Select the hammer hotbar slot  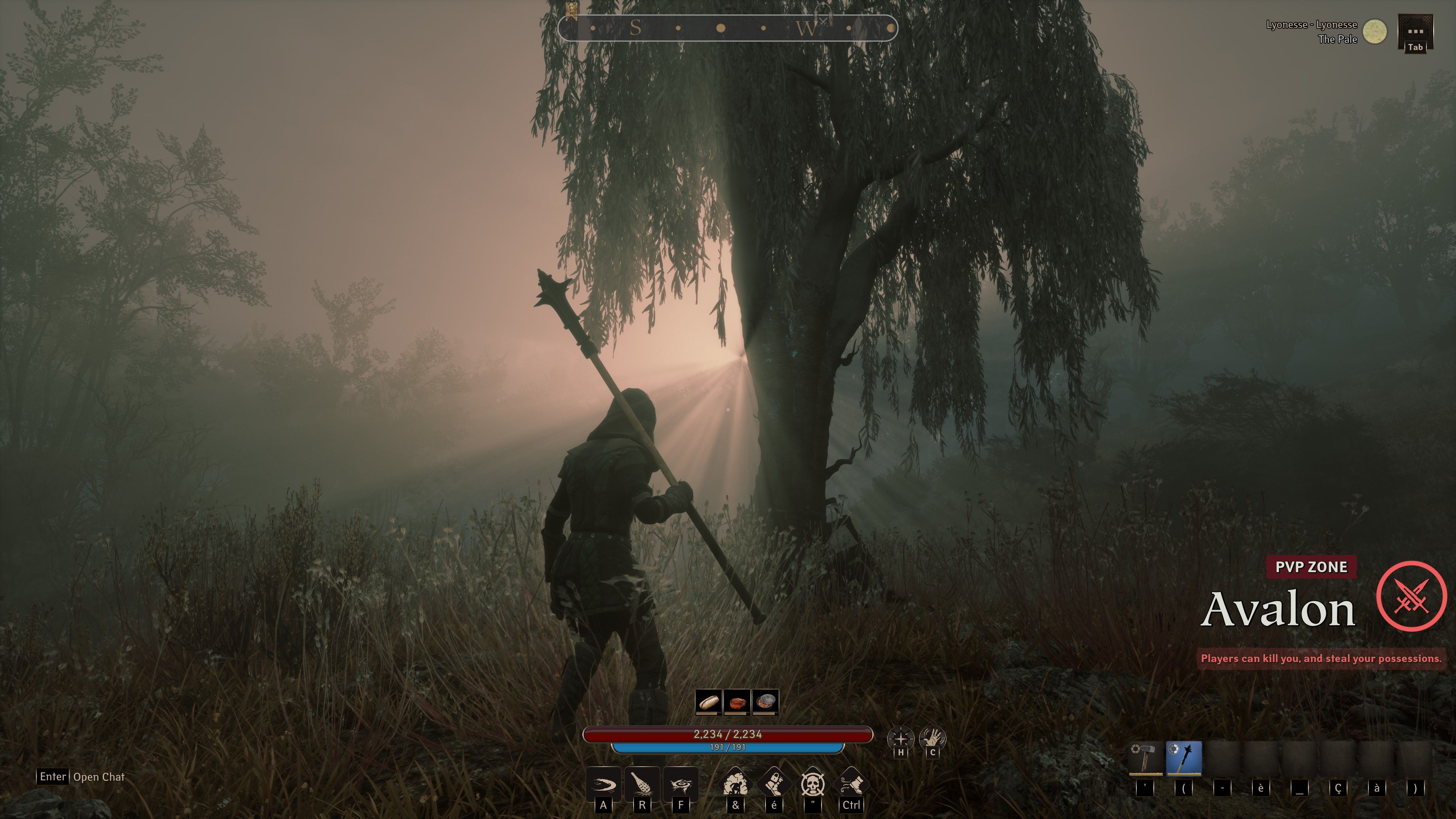pos(1146,758)
